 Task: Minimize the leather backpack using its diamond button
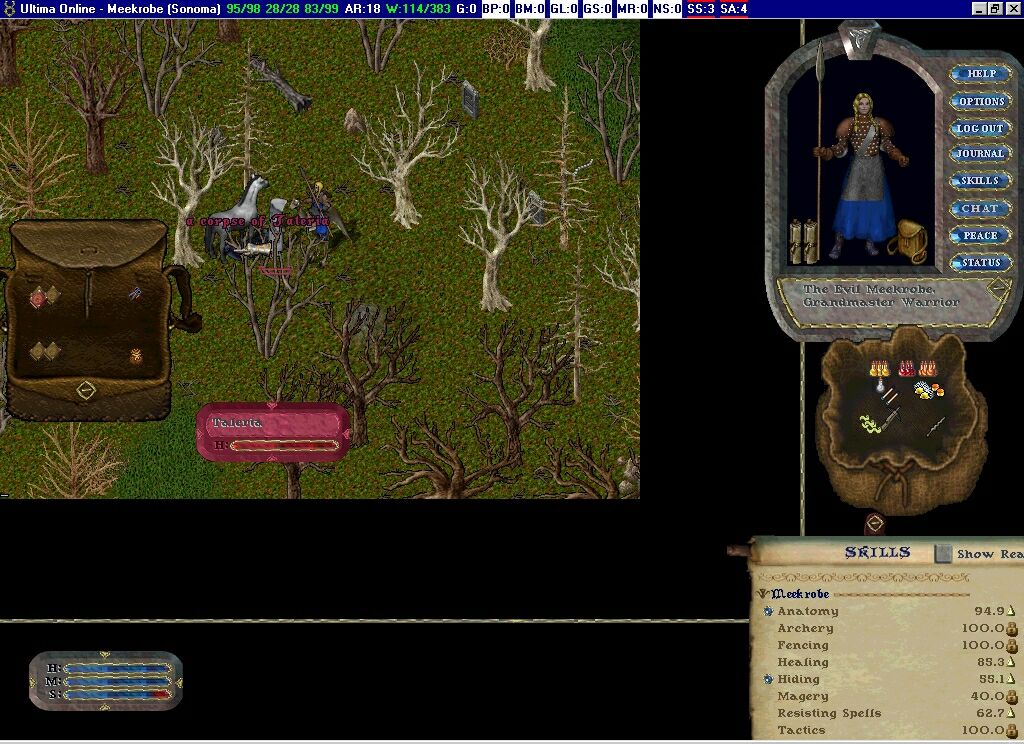pos(86,388)
